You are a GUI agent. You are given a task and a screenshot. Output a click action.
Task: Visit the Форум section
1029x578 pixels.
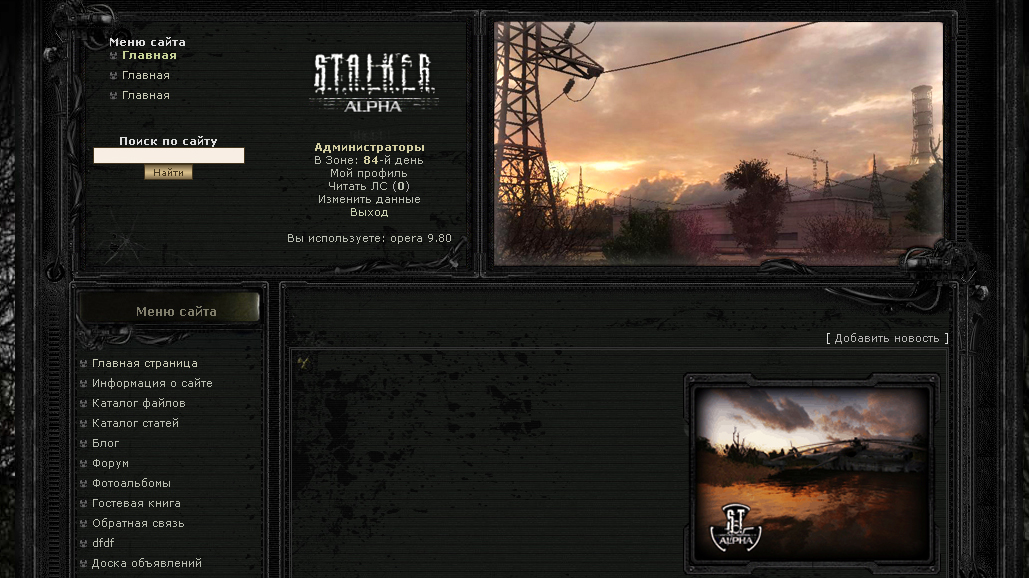coord(110,463)
